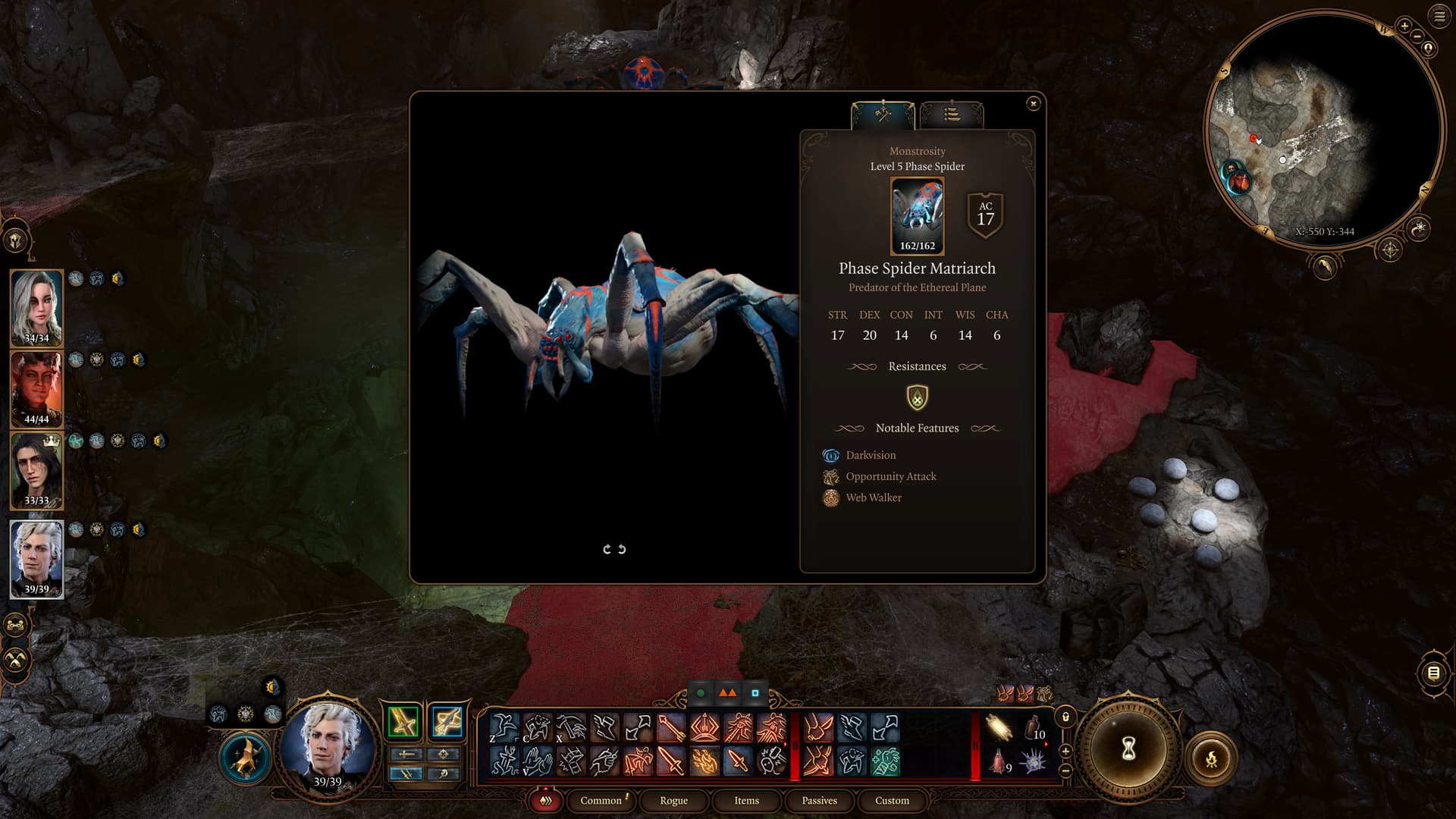
Task: Inspect the resistance shield icon
Action: coord(917,397)
